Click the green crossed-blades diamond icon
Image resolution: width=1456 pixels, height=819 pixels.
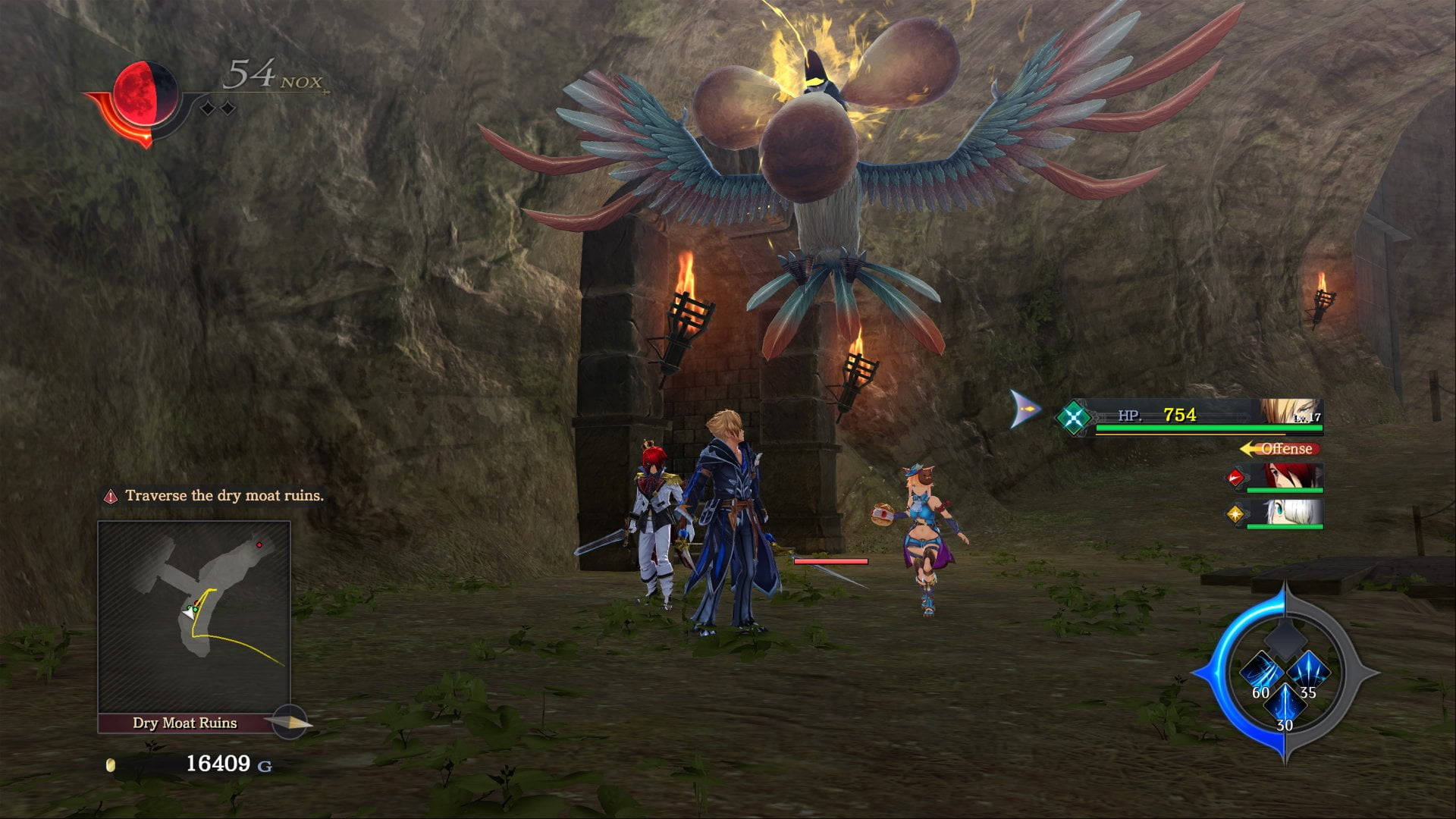[x=1074, y=416]
